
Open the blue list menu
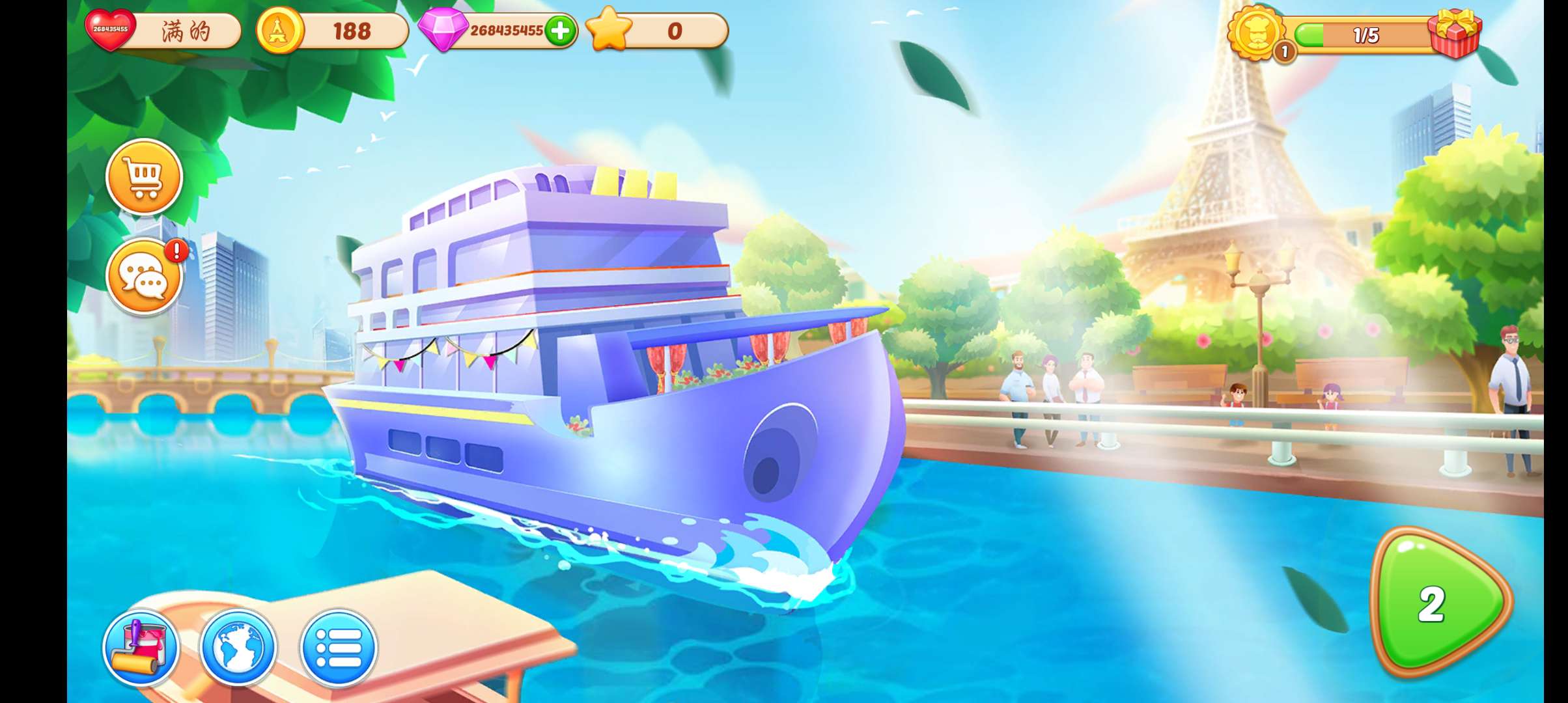pyautogui.click(x=338, y=648)
